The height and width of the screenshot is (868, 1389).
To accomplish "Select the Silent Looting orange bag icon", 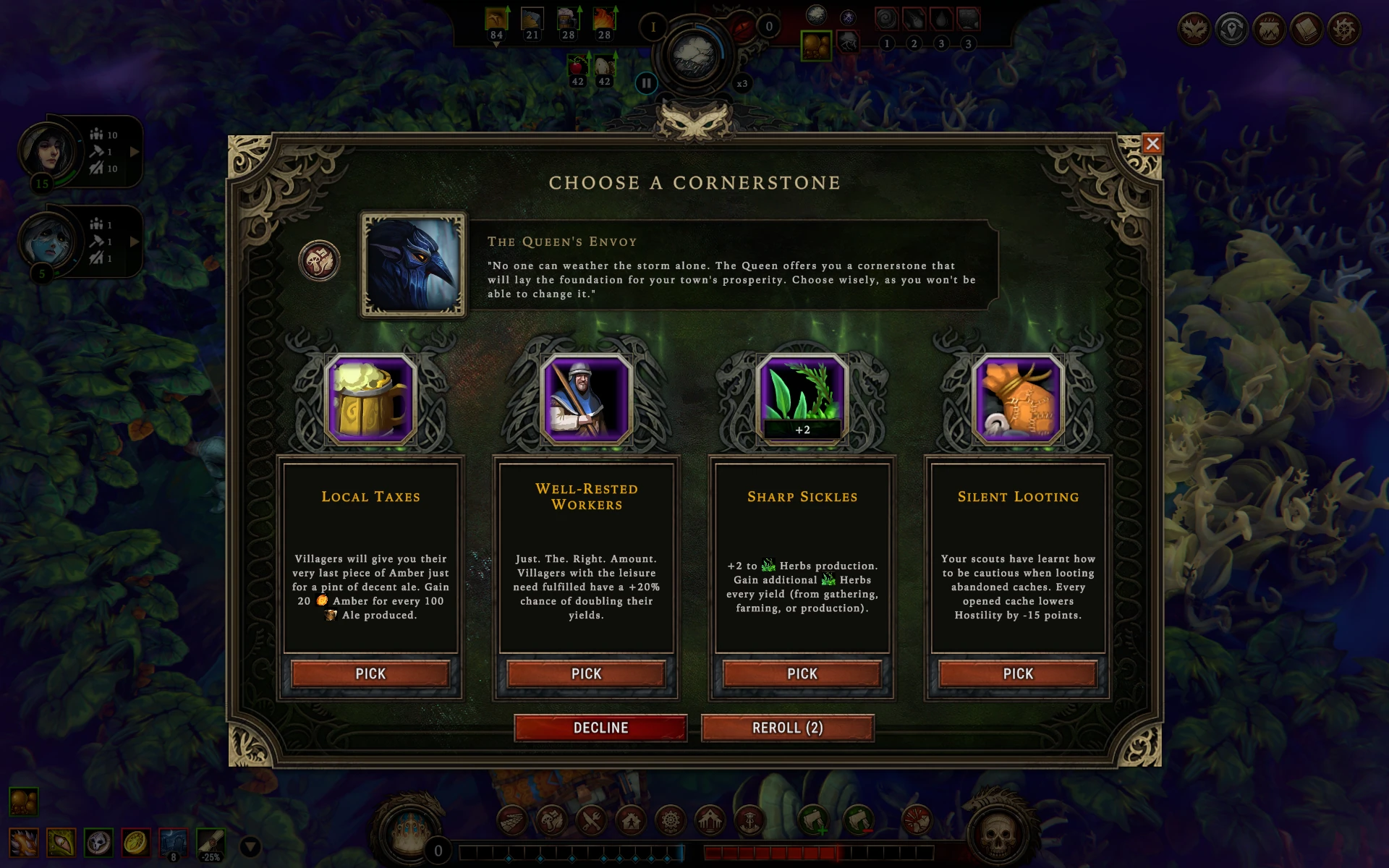I will click(x=1017, y=399).
